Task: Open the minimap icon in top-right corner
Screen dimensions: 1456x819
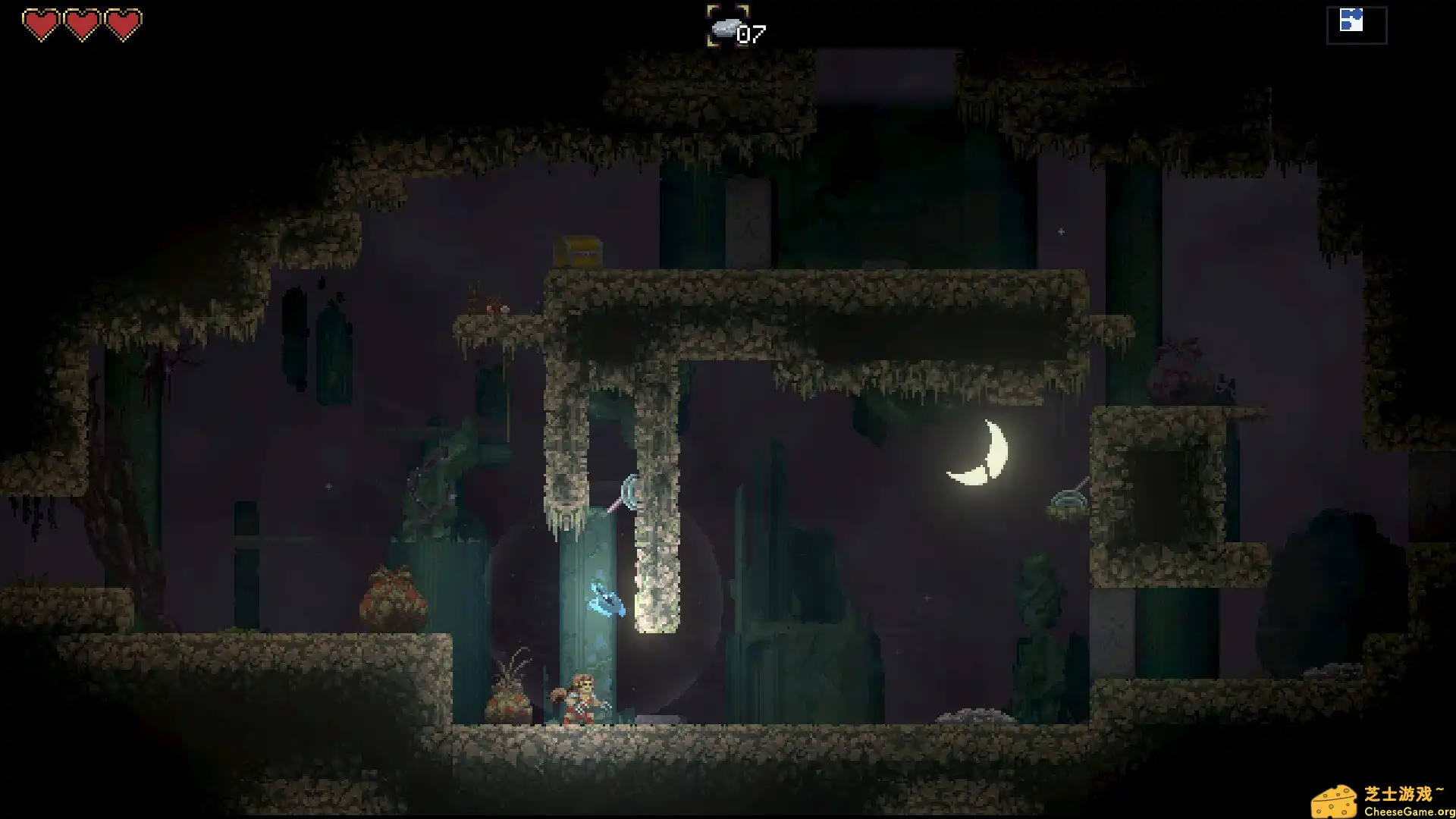Action: [x=1356, y=23]
